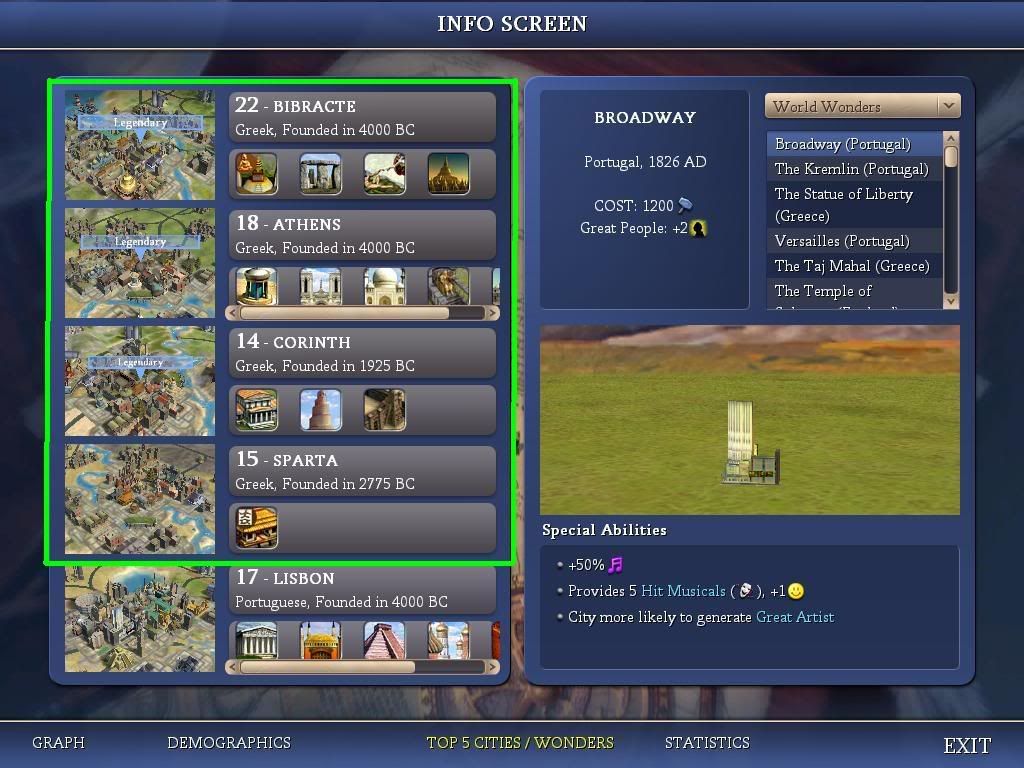Show the Statistics tab

tap(707, 743)
